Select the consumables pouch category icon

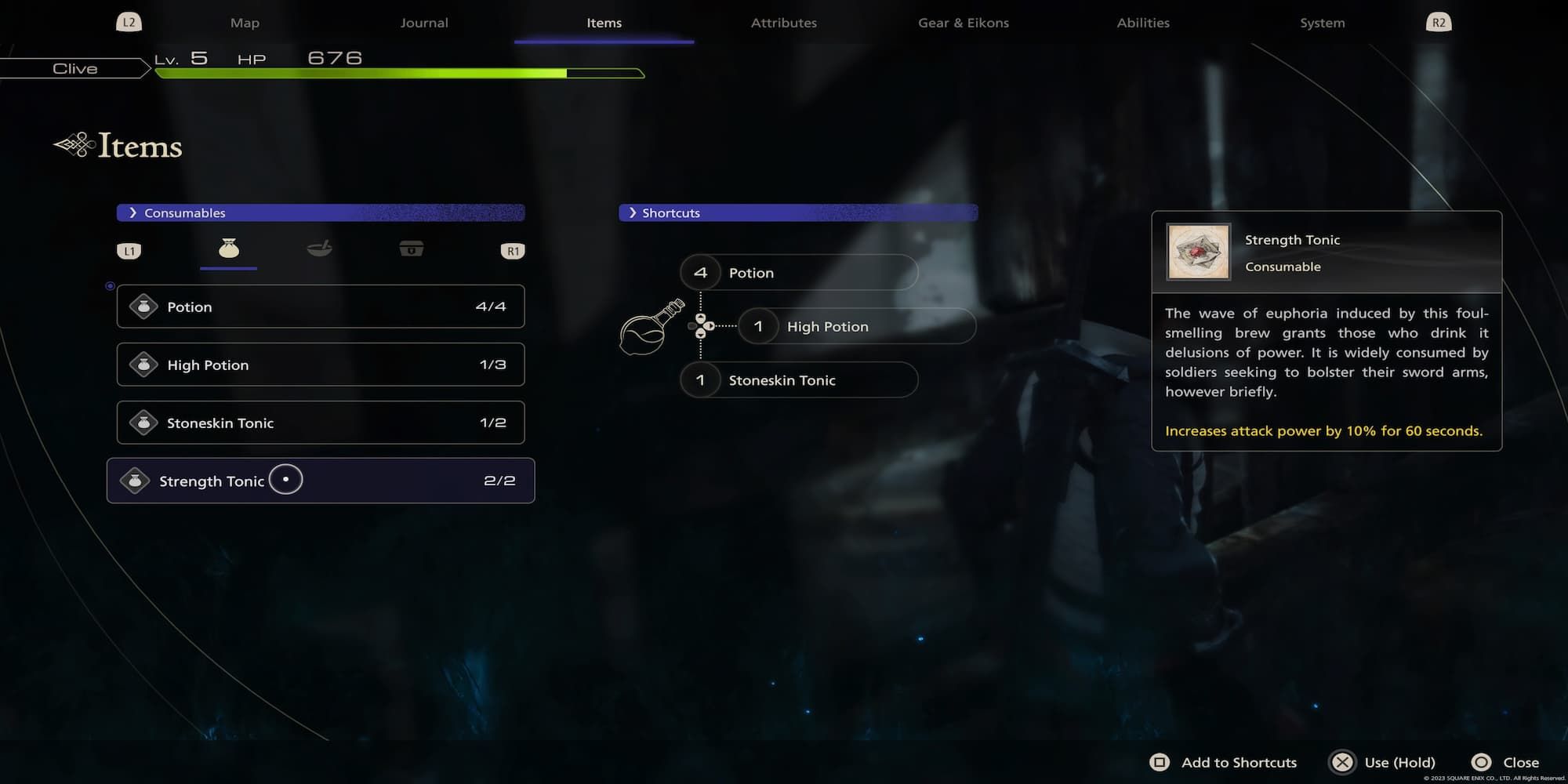227,249
